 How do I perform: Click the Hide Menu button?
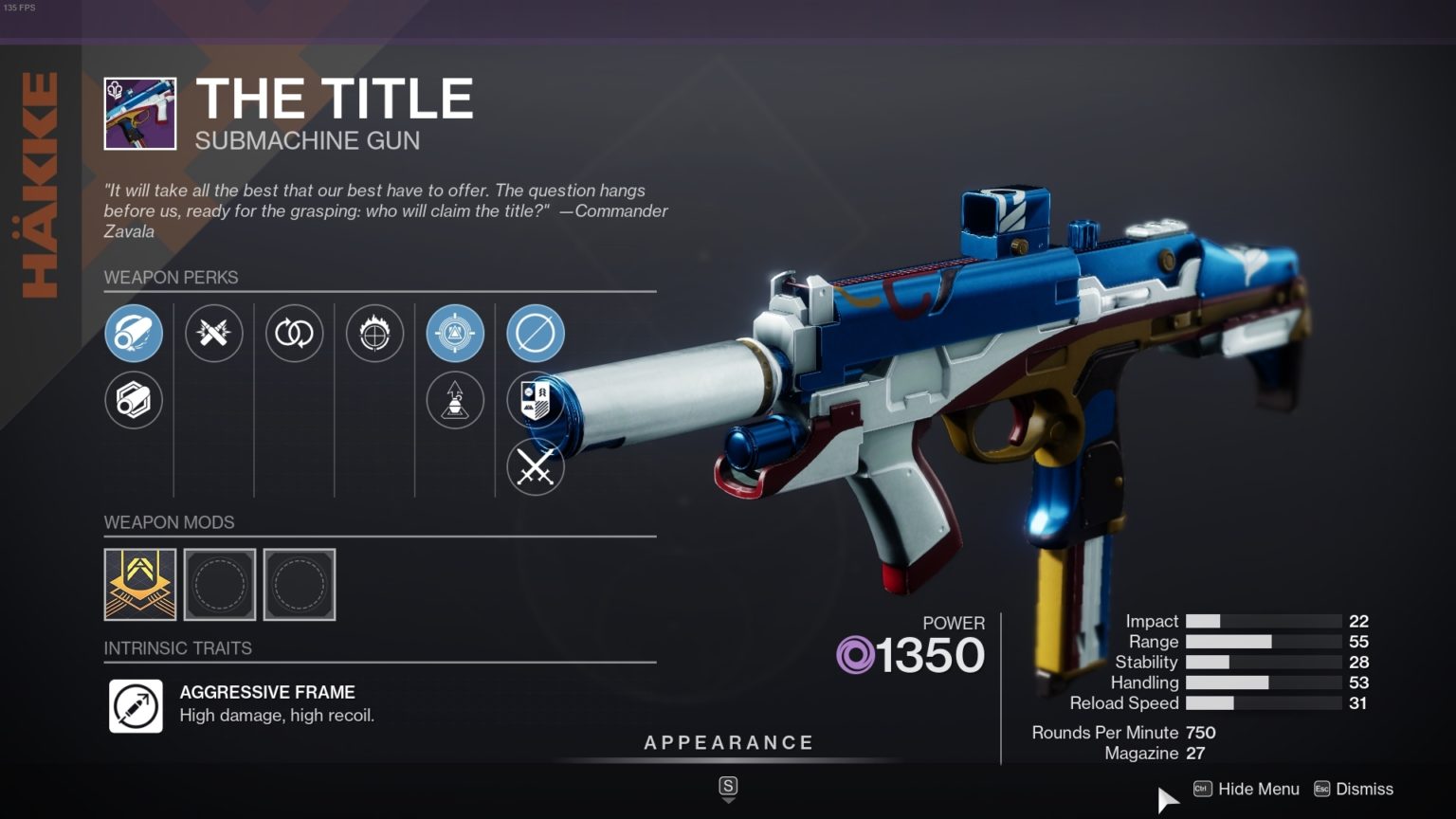click(1258, 789)
